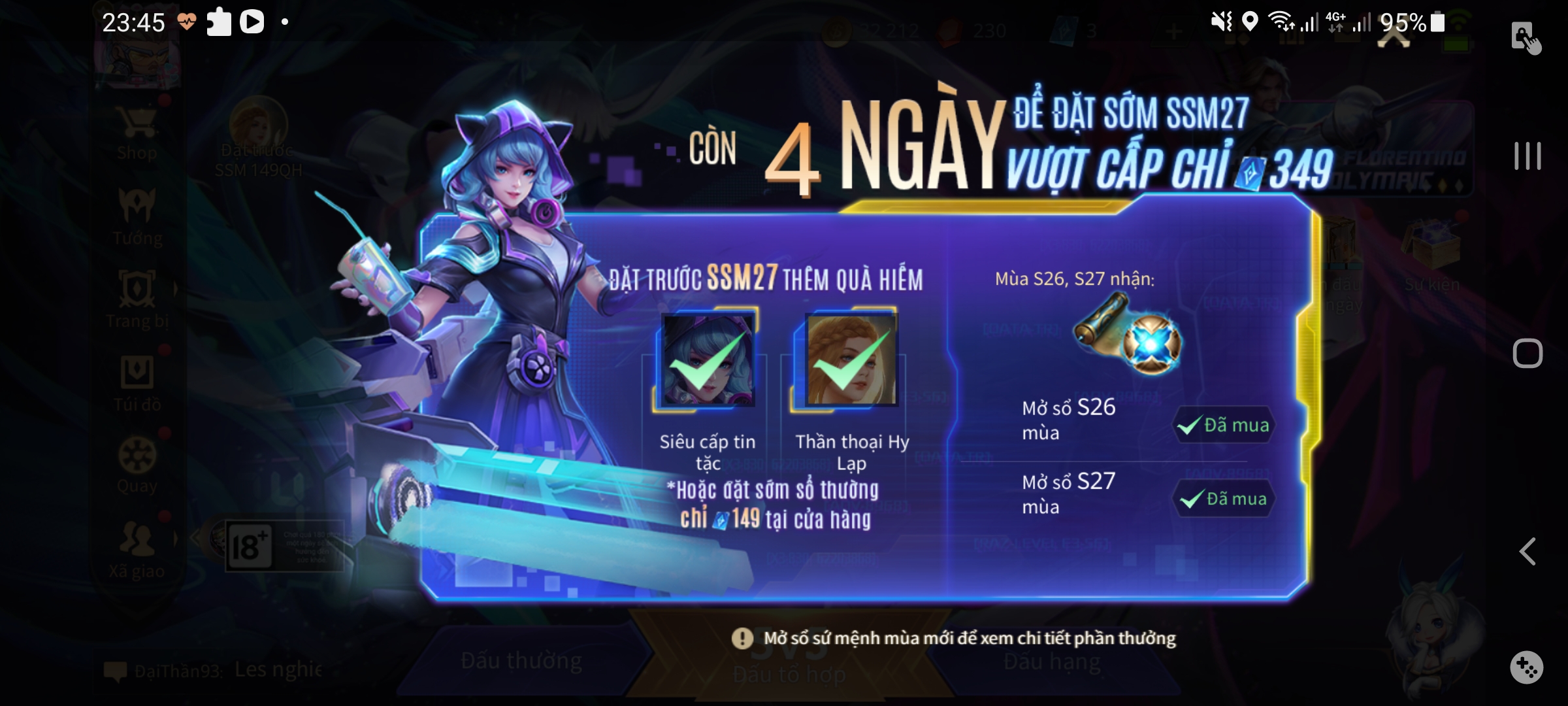Tap the Android home button
This screenshot has height=706, width=1568.
1527,354
